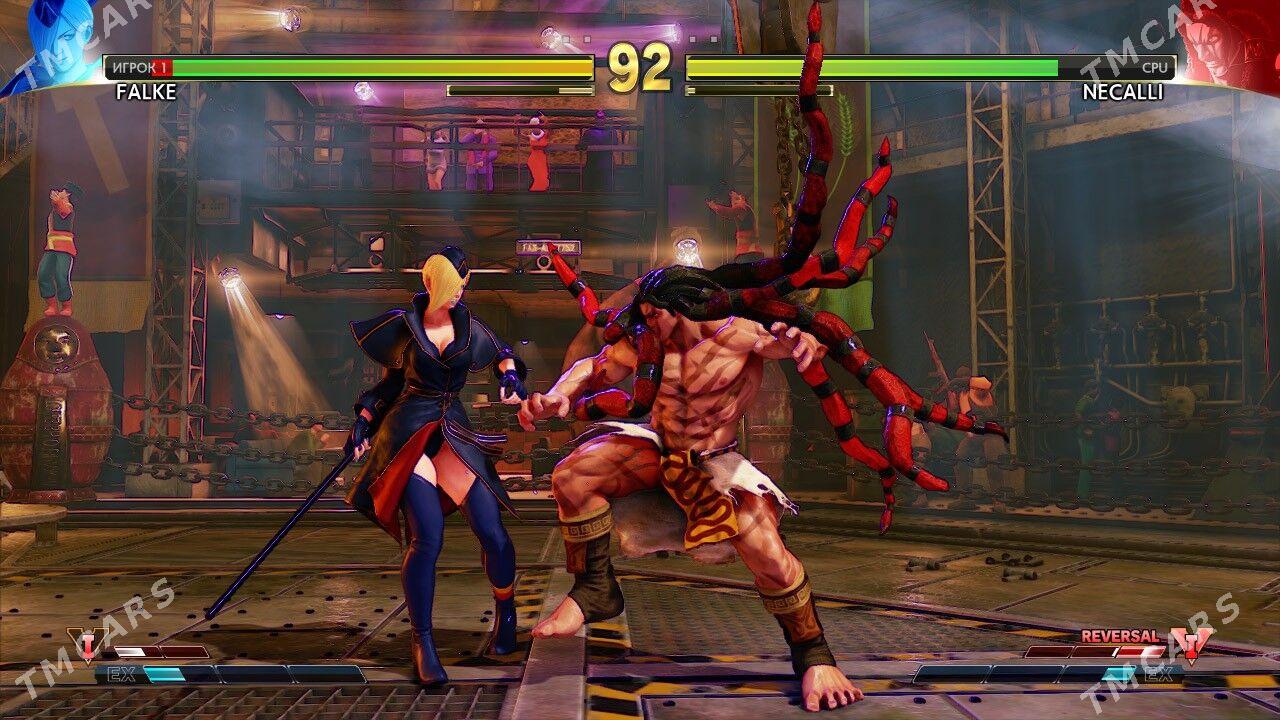Click the EX label on the player gauge

tap(122, 674)
